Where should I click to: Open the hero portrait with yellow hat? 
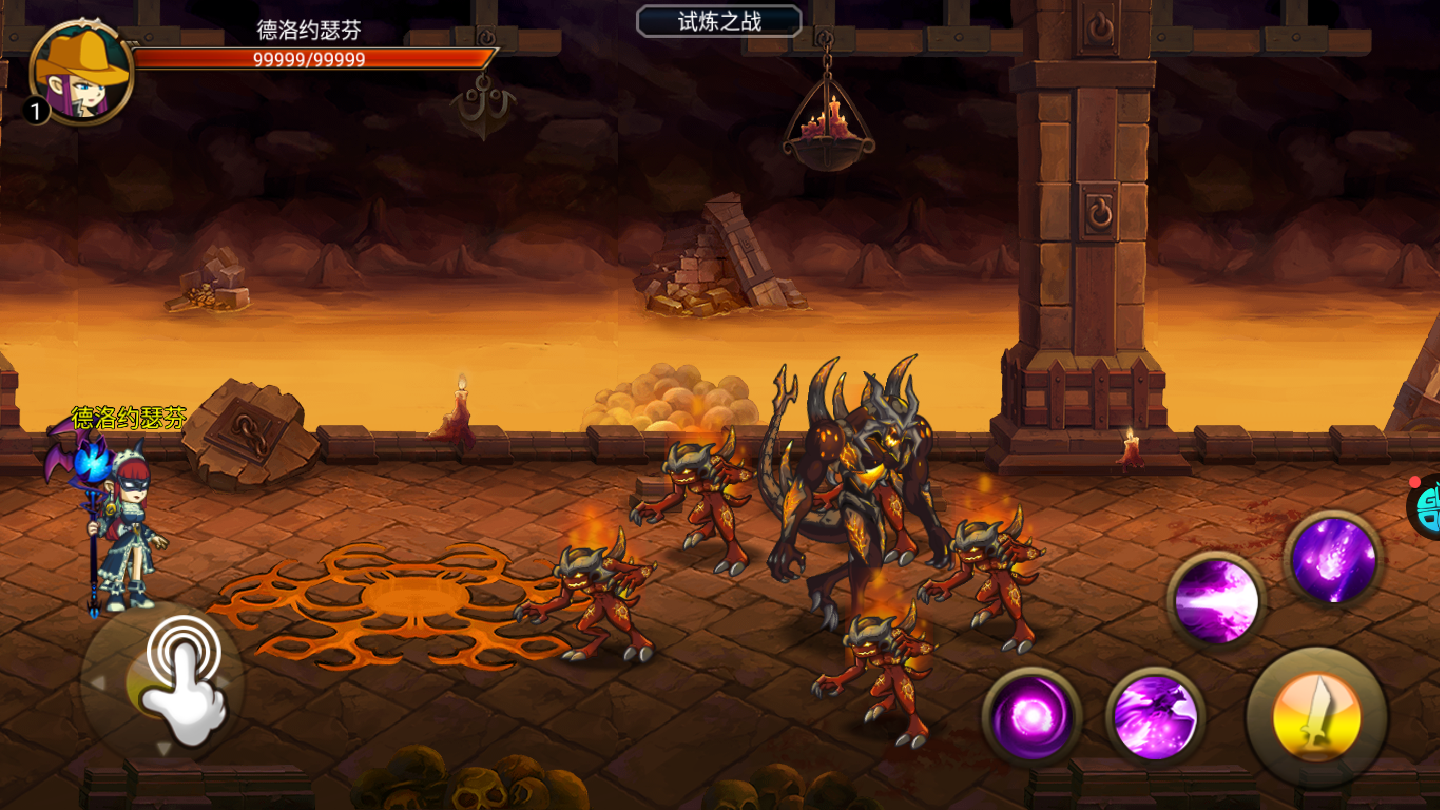(x=82, y=72)
